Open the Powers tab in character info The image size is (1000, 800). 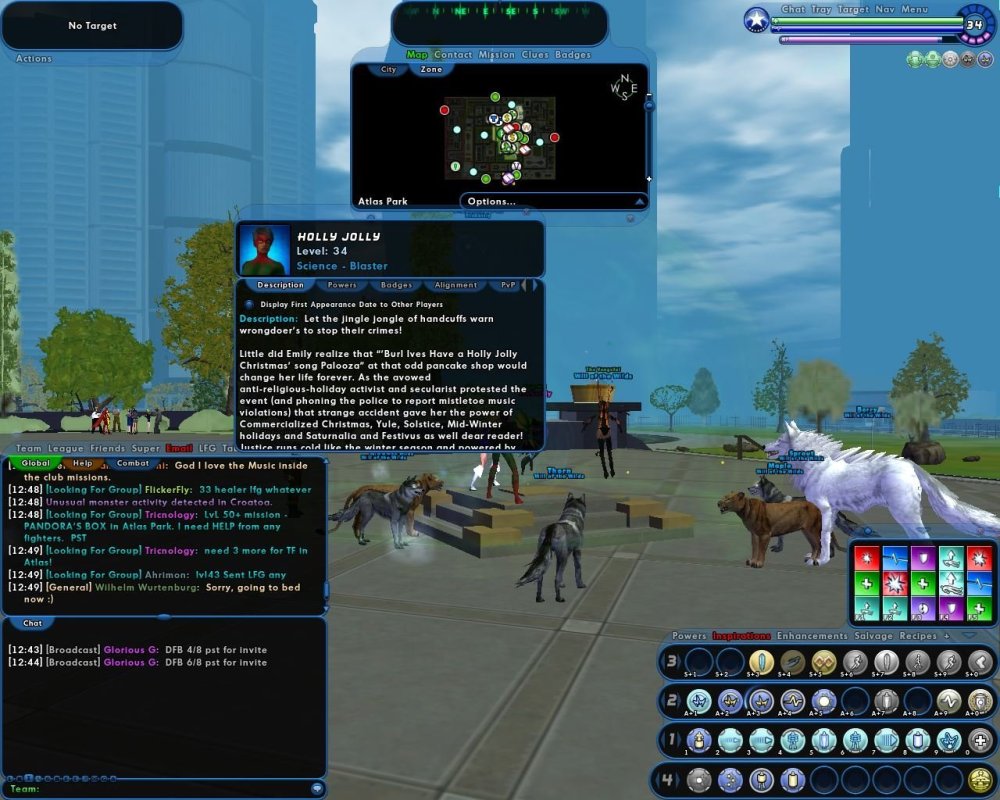tap(342, 285)
